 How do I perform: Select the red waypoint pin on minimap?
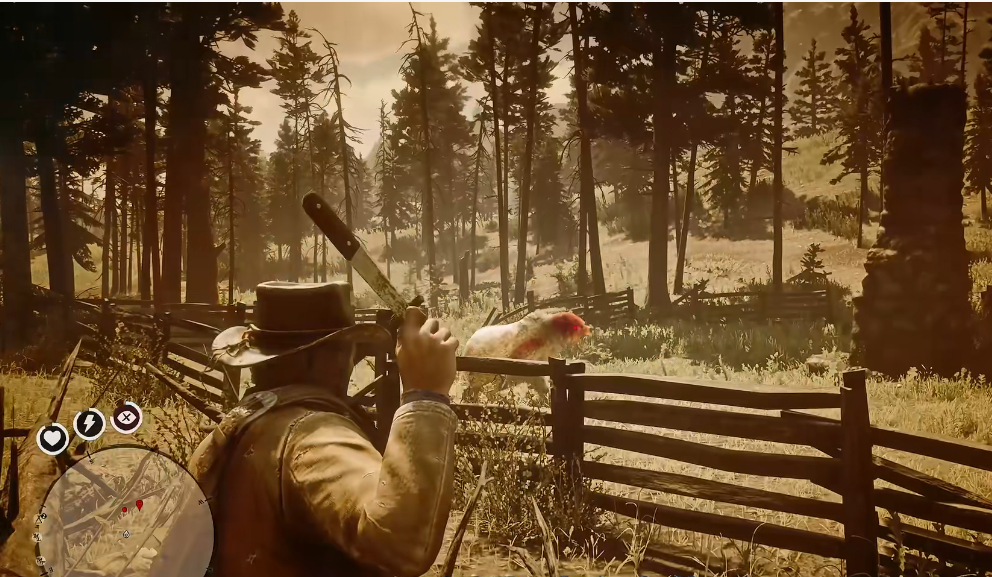point(139,504)
